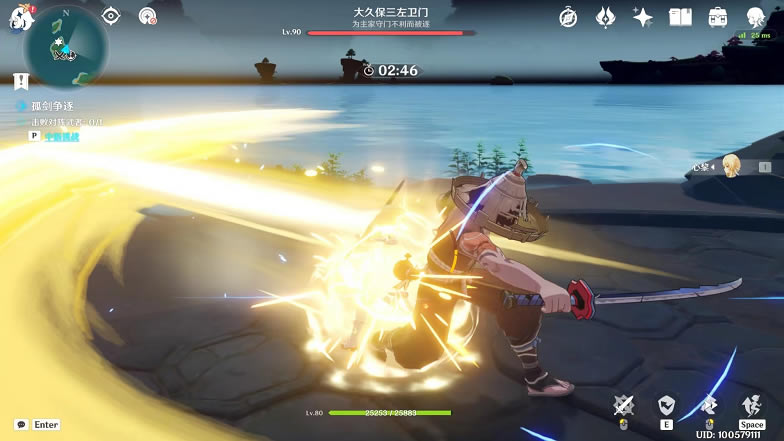Use the shield-shaped E skill icon
The image size is (784, 441).
click(x=666, y=405)
